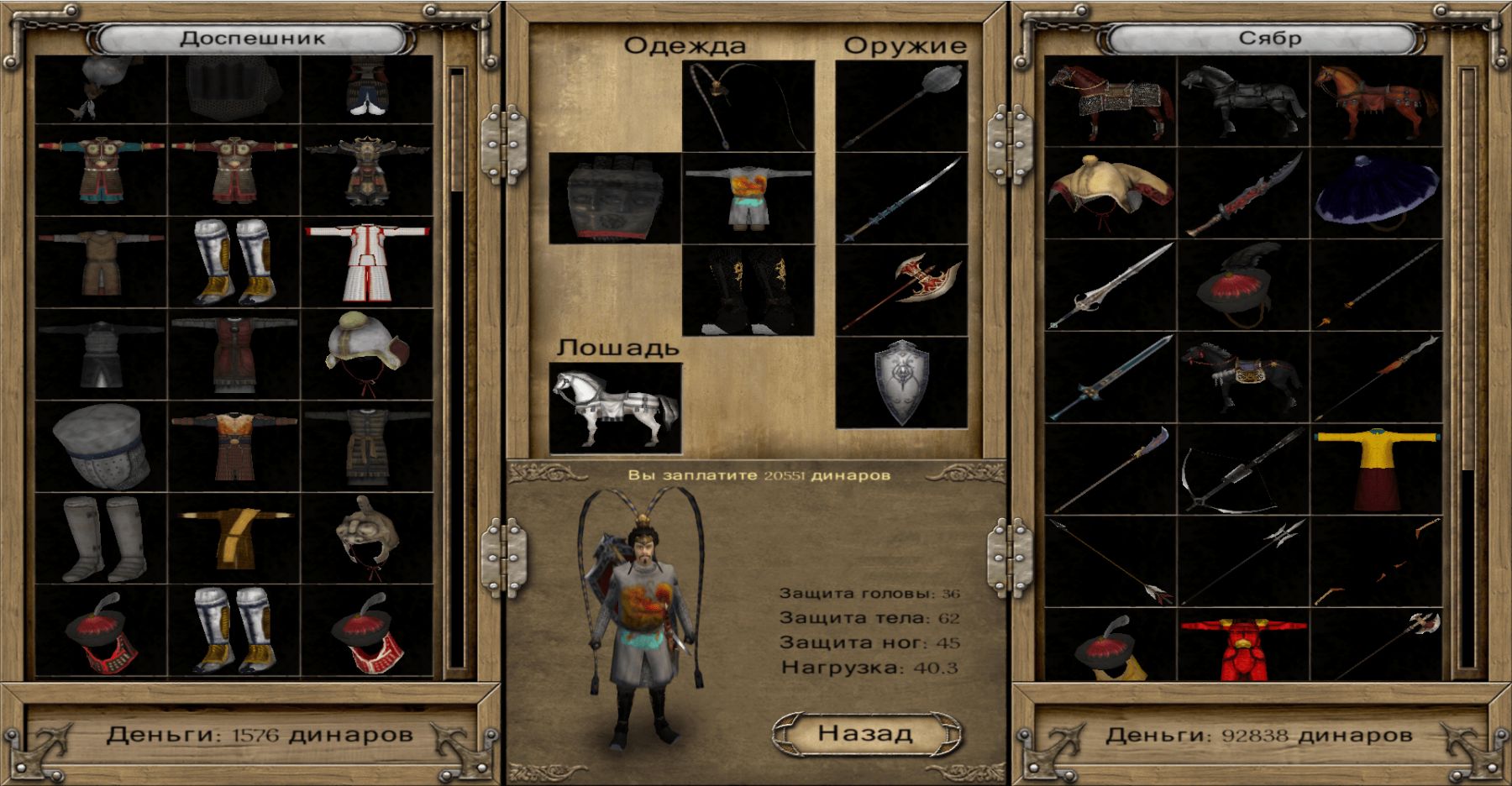Choose the merchant's yellow tunic
This screenshot has height=786, width=1512.
coord(234,538)
